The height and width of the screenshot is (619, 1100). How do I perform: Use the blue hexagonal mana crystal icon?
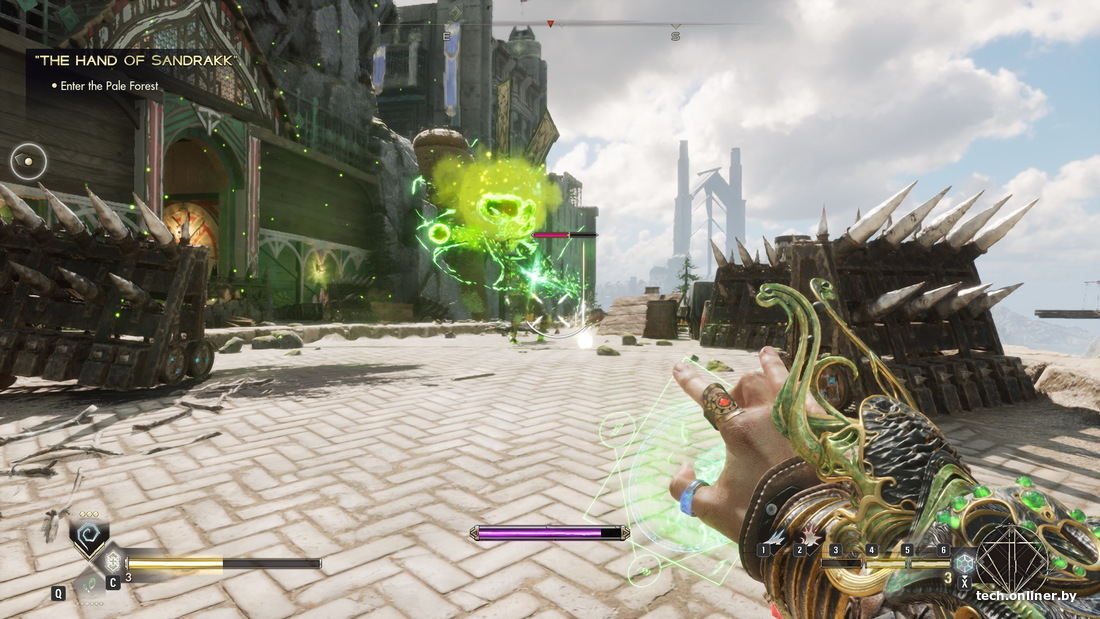(964, 562)
